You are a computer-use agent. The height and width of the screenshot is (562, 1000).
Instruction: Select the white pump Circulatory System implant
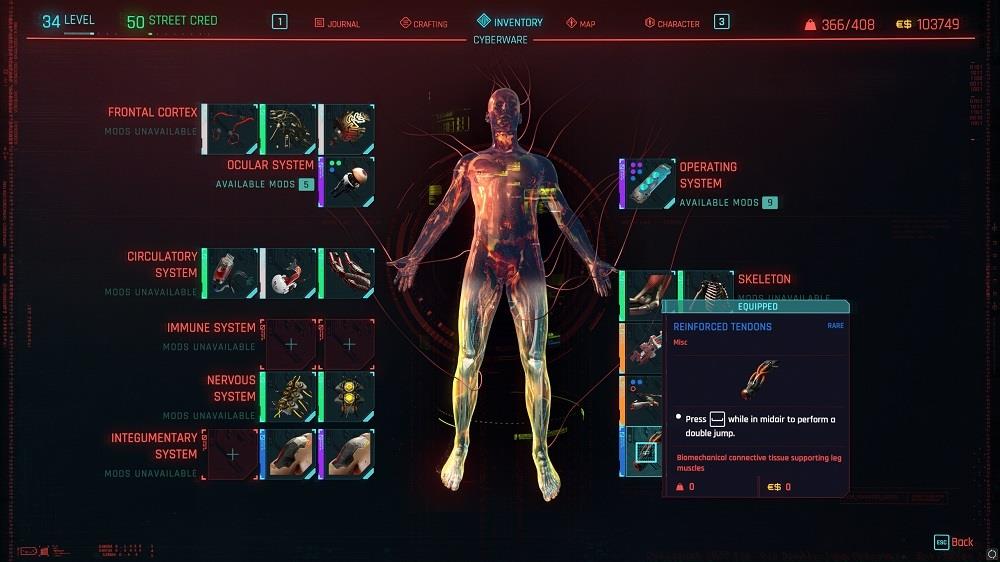[x=290, y=273]
